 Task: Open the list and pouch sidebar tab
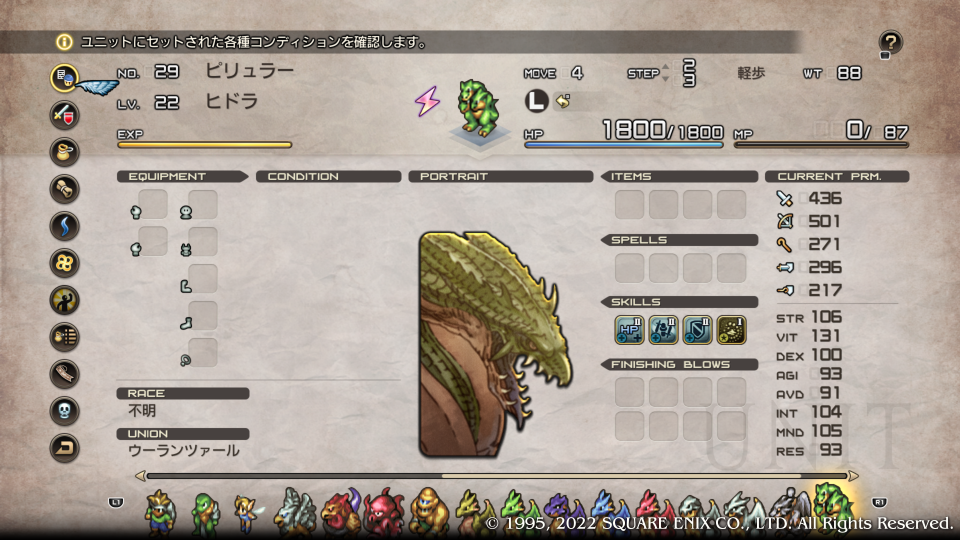[65, 336]
